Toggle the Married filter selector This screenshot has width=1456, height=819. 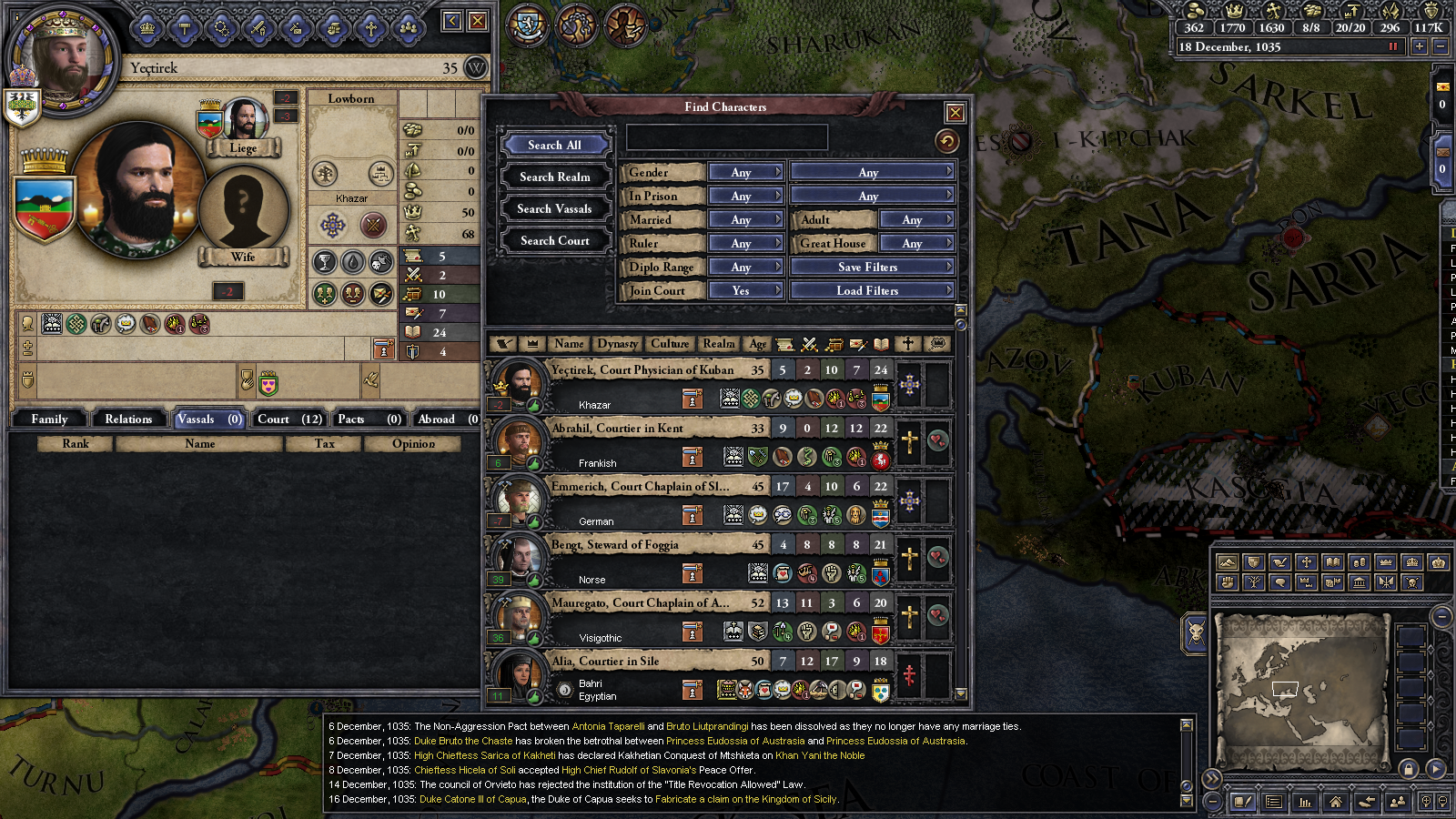(745, 219)
